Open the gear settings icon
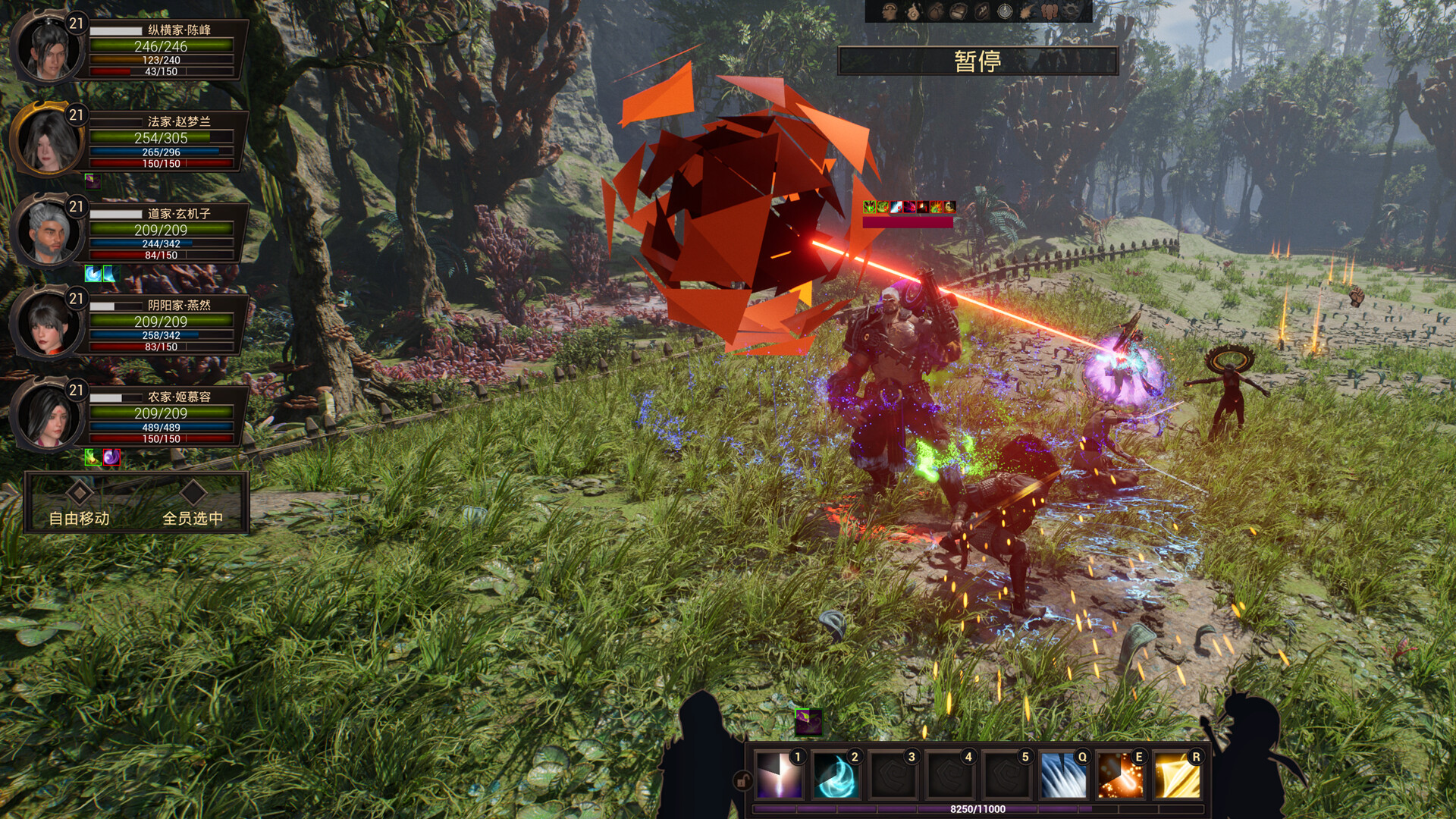This screenshot has height=819, width=1456. [x=1072, y=11]
